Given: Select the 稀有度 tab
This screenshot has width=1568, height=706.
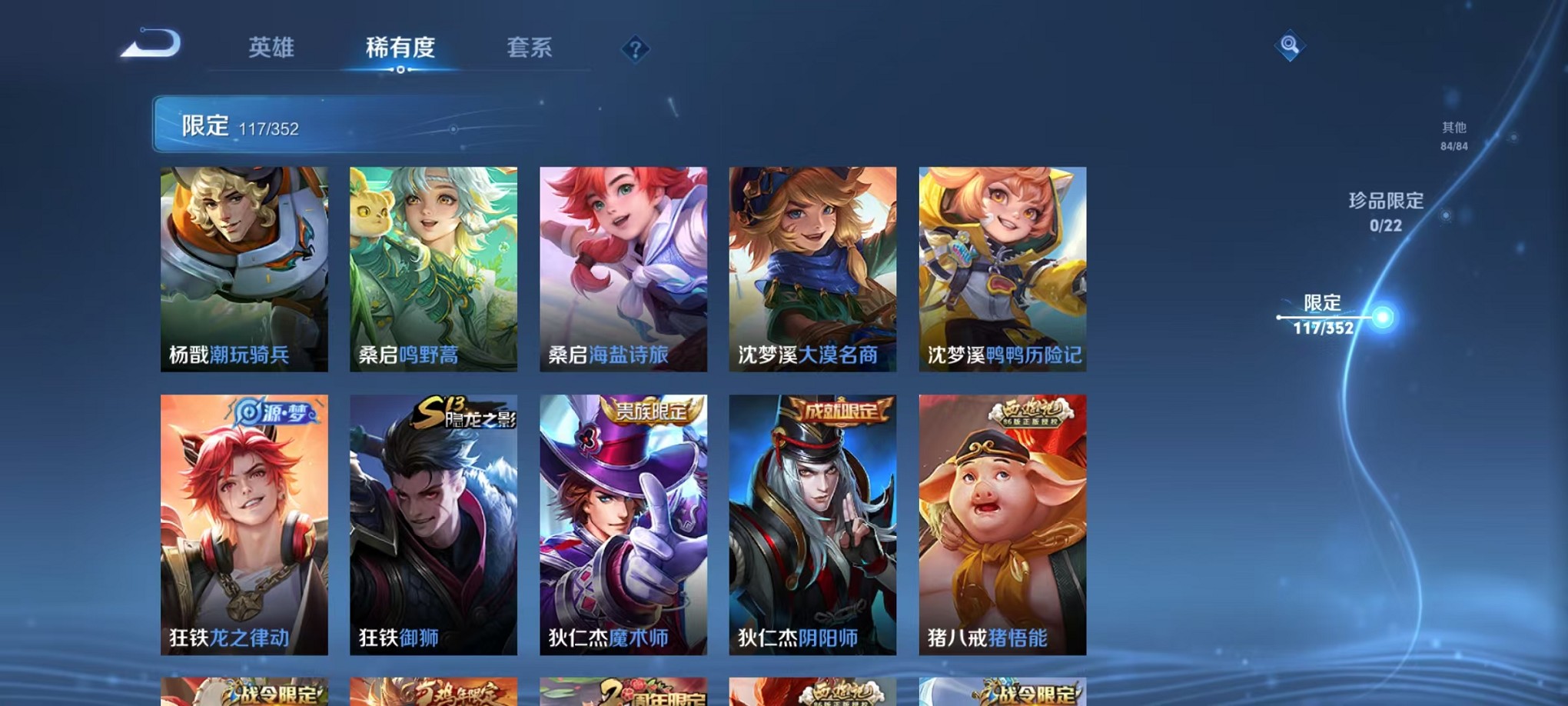Looking at the screenshot, I should [x=400, y=48].
